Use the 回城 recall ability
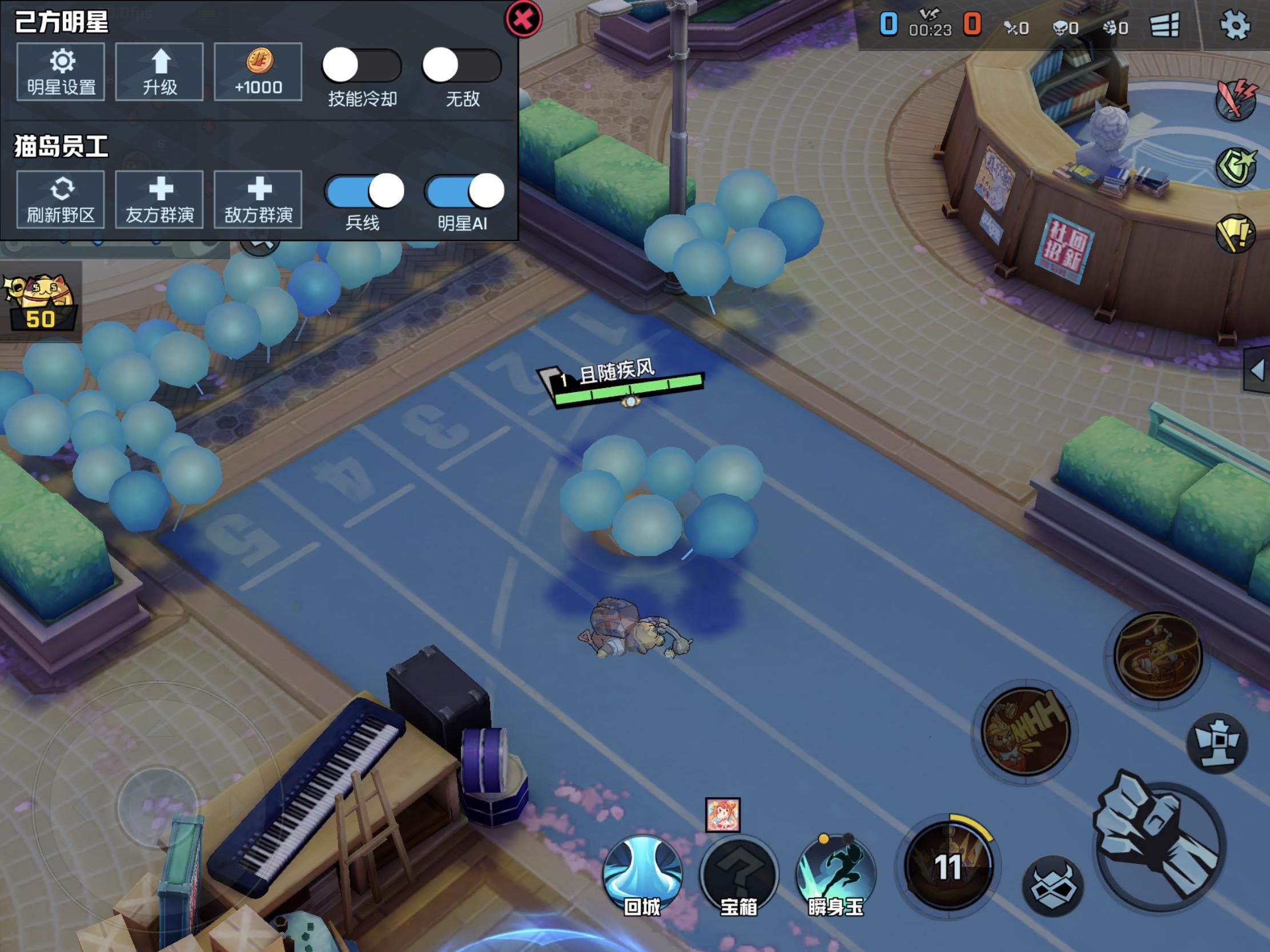 click(642, 874)
